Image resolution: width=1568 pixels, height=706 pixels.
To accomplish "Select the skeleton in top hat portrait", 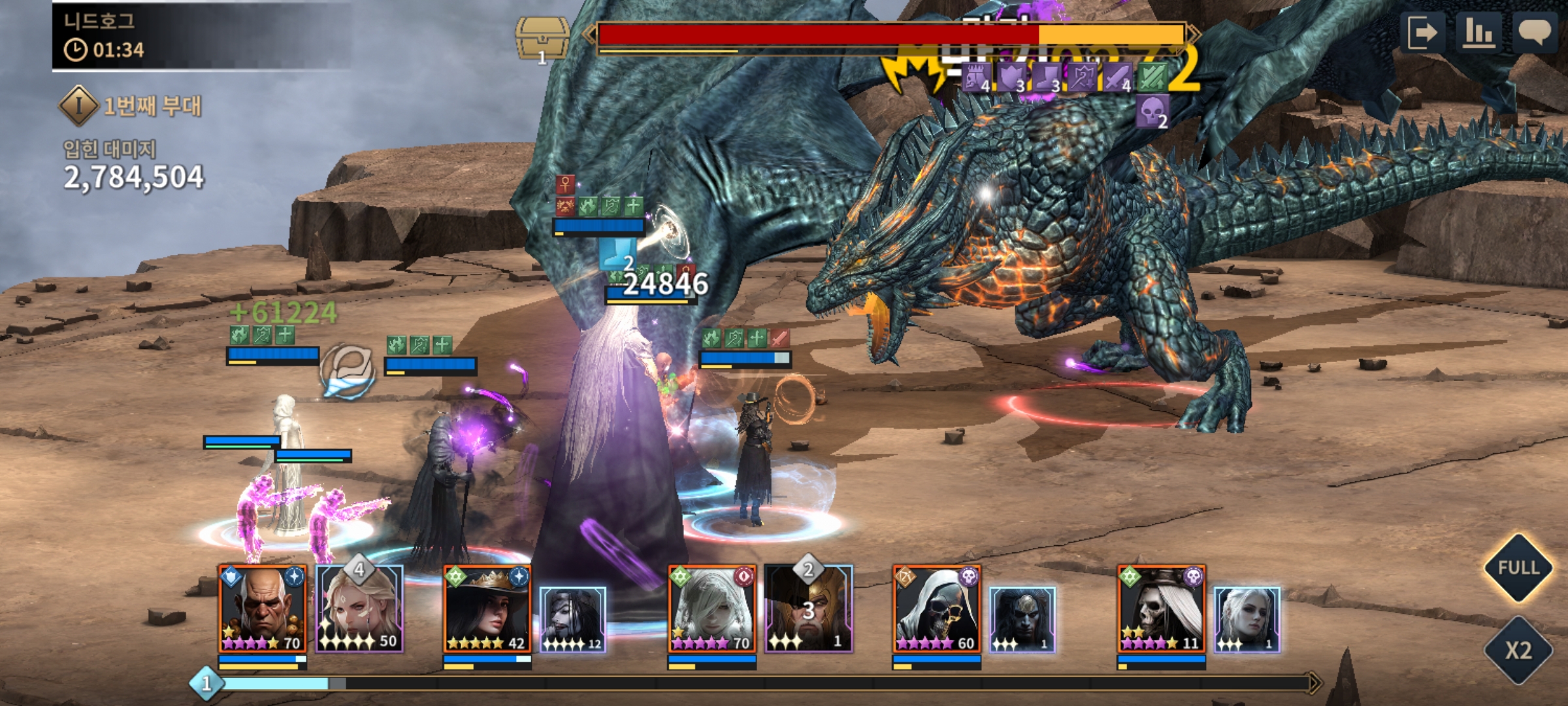I will [1161, 609].
